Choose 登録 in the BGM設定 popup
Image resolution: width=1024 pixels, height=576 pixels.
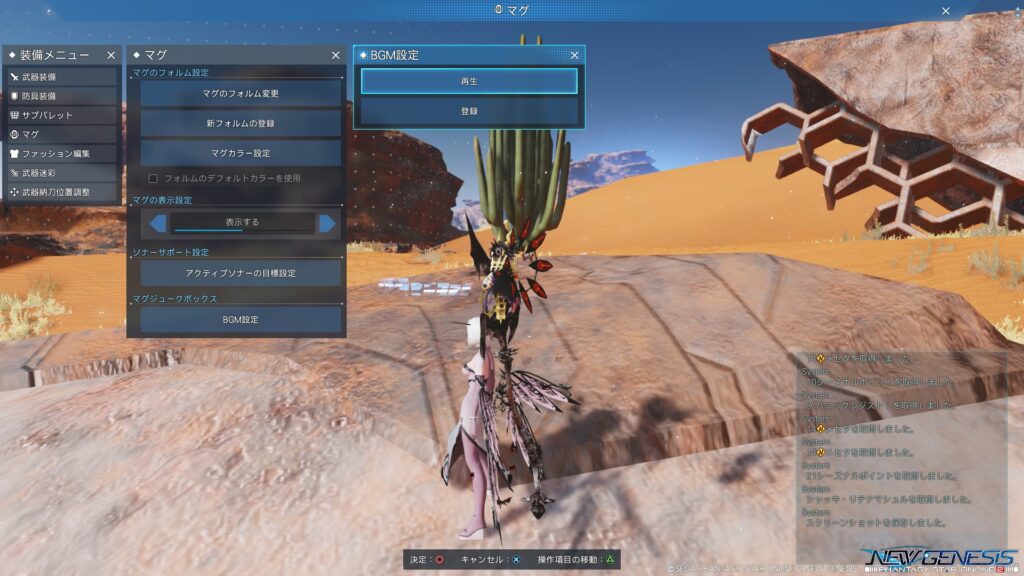(x=469, y=111)
